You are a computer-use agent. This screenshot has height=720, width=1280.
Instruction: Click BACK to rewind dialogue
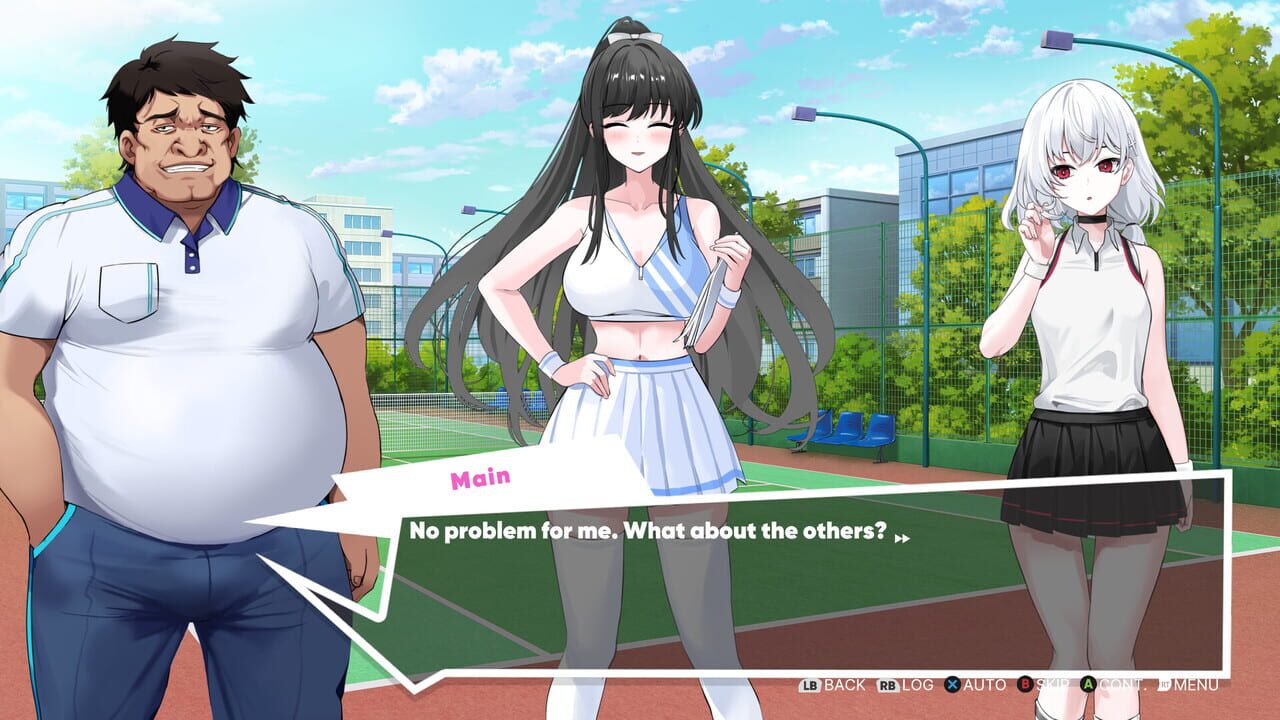[843, 687]
